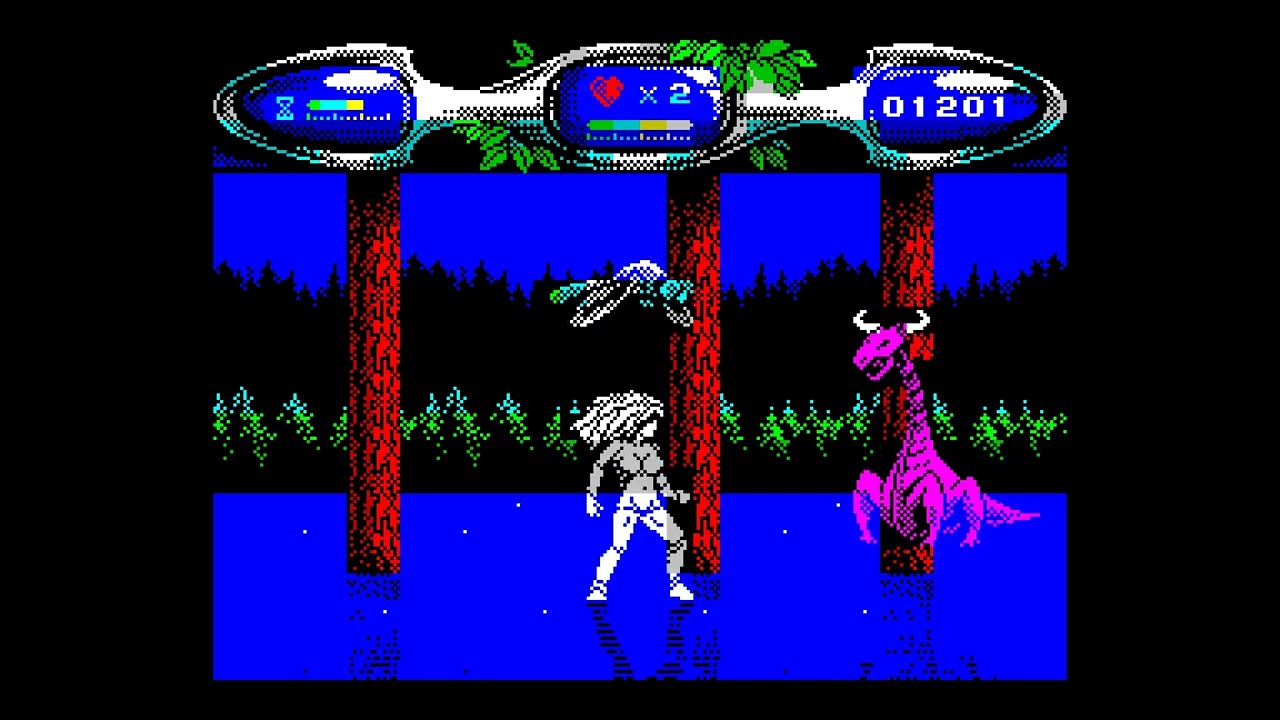Toggle the central heart HUD panel

(640, 105)
